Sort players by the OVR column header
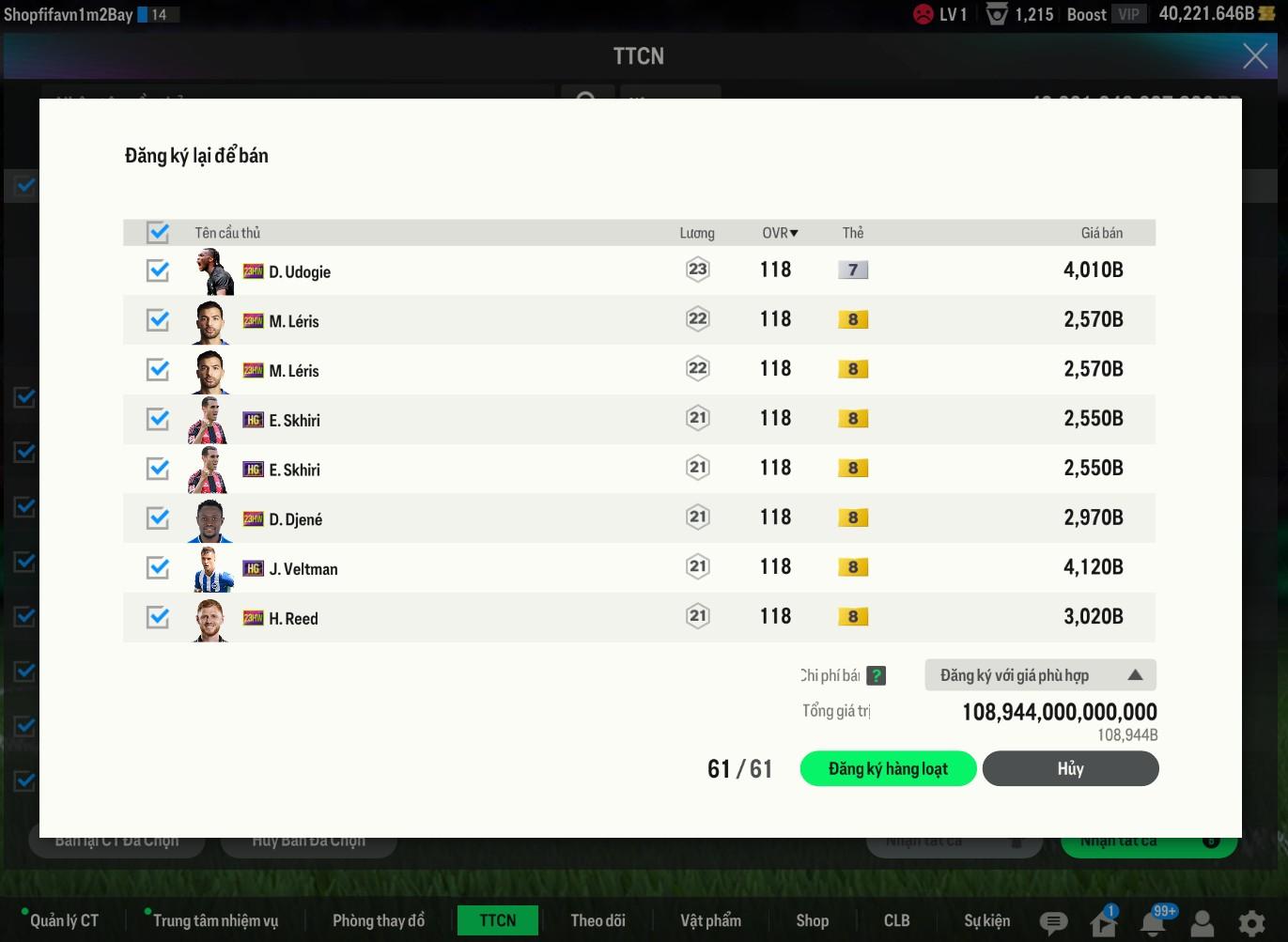The width and height of the screenshot is (1288, 942). pyautogui.click(x=780, y=233)
